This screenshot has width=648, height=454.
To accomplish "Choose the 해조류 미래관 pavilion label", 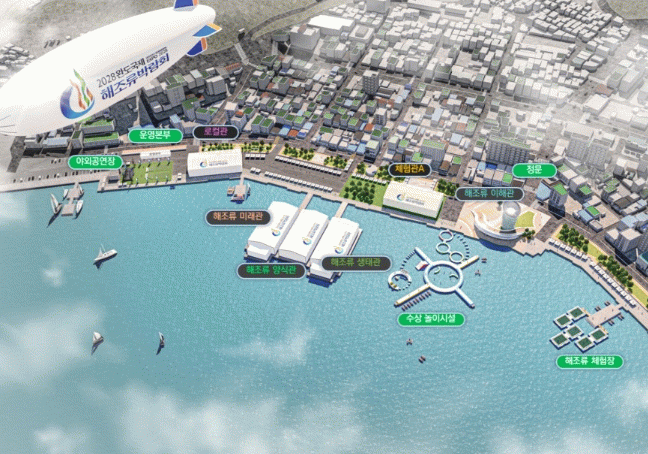I will coord(238,216).
